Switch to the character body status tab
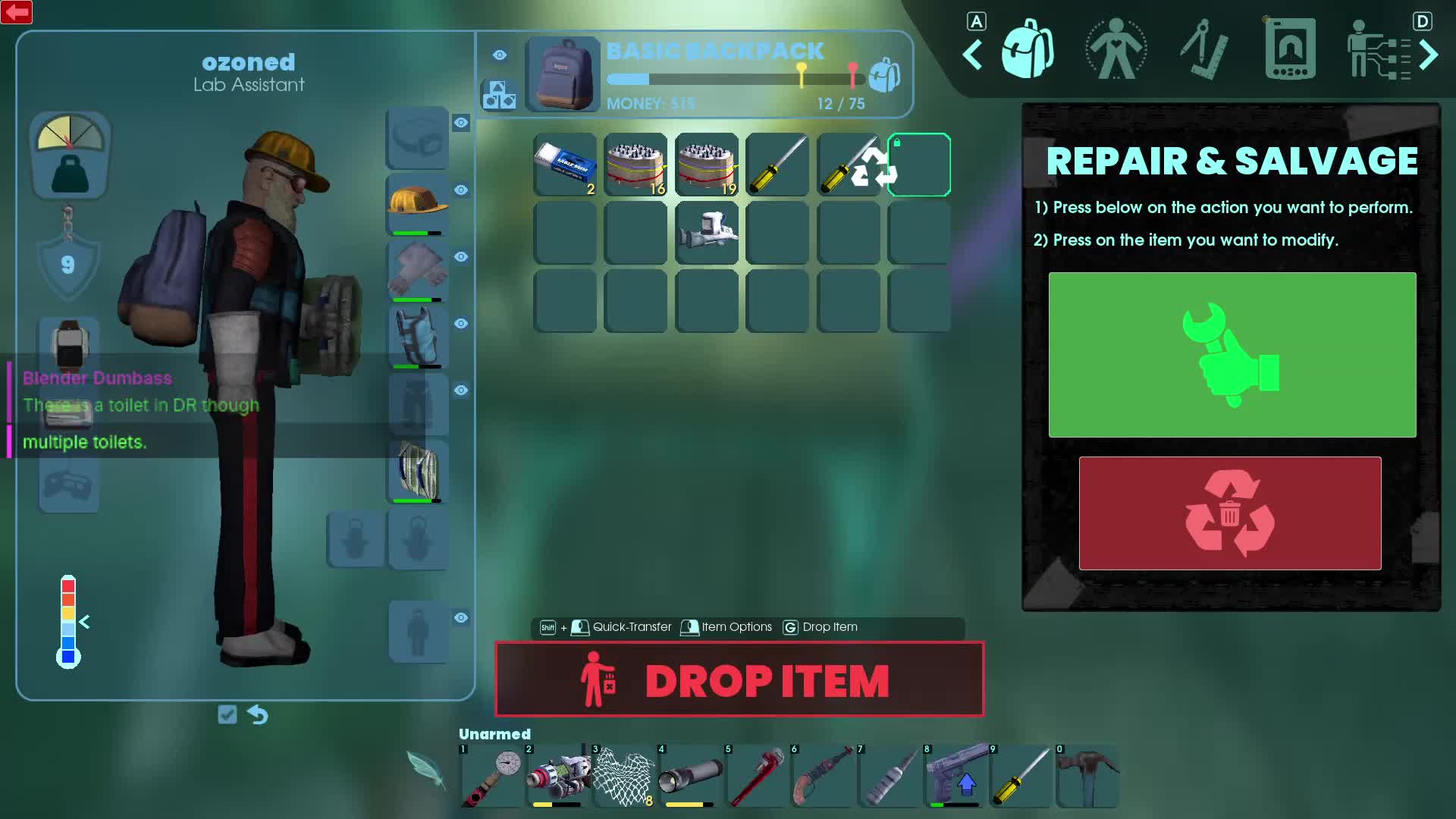 tap(1116, 50)
